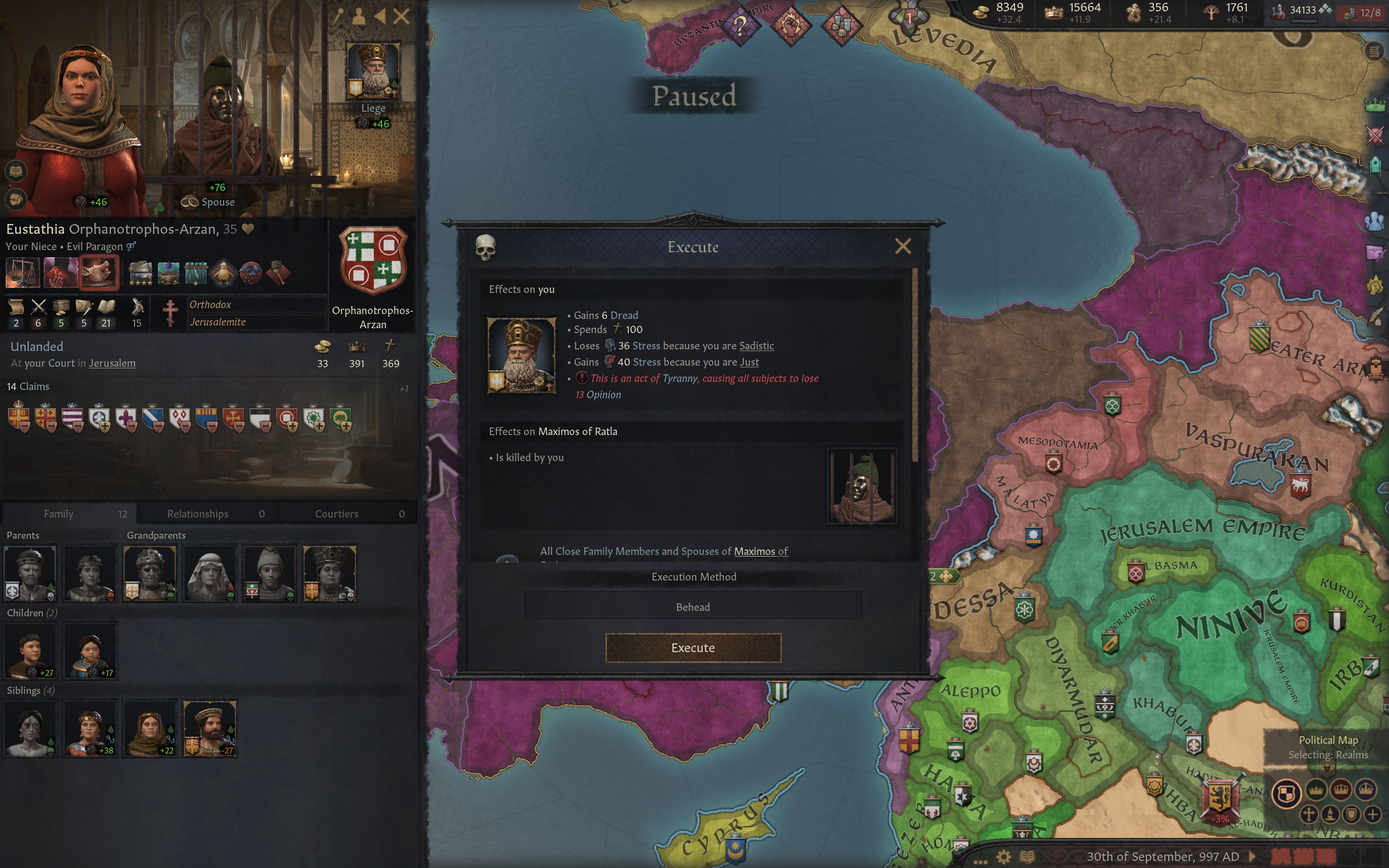Viewport: 1389px width, 868px height.
Task: Select the Political Map mode label
Action: click(x=1328, y=739)
